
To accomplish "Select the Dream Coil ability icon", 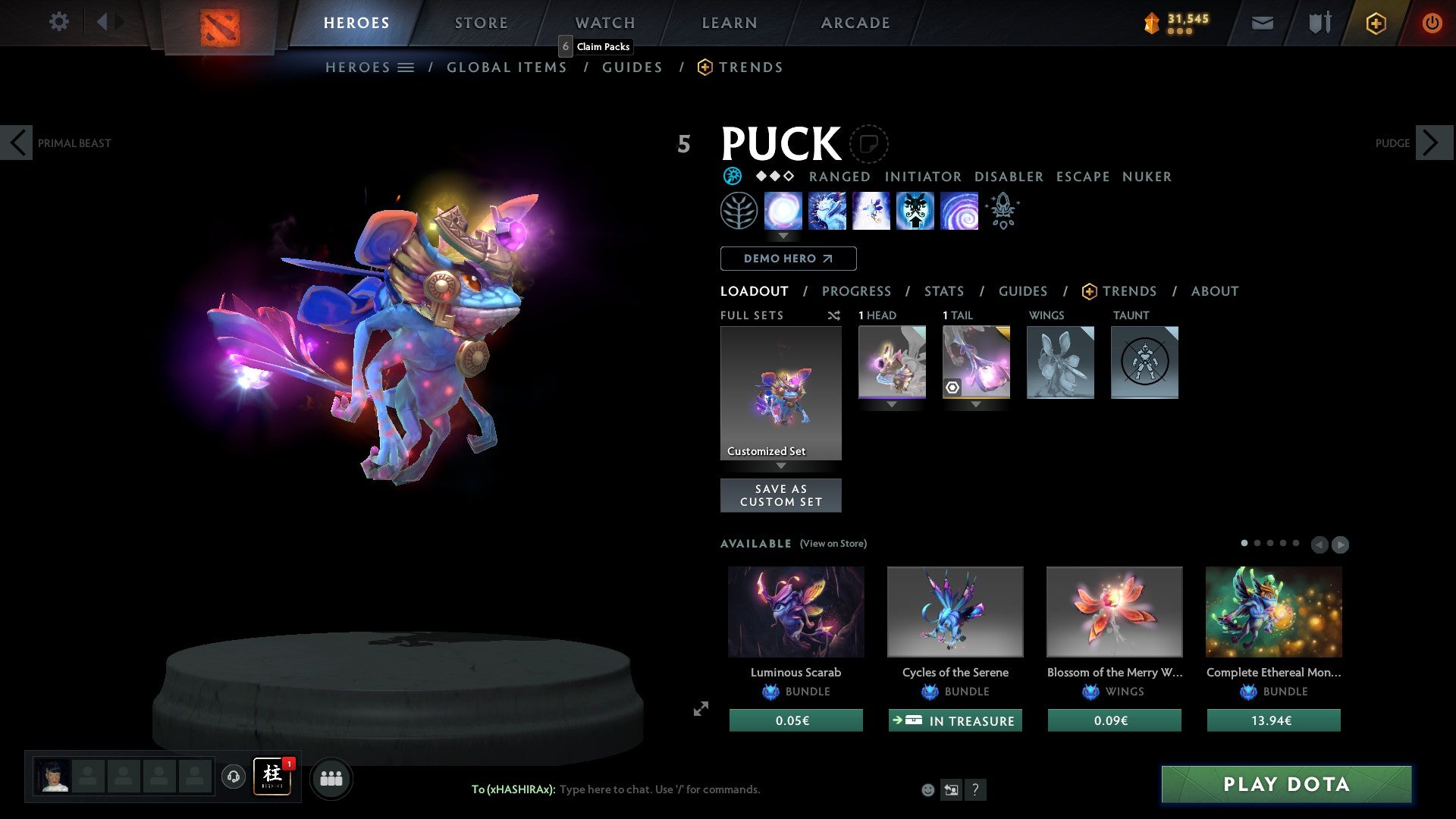I will pyautogui.click(x=959, y=211).
